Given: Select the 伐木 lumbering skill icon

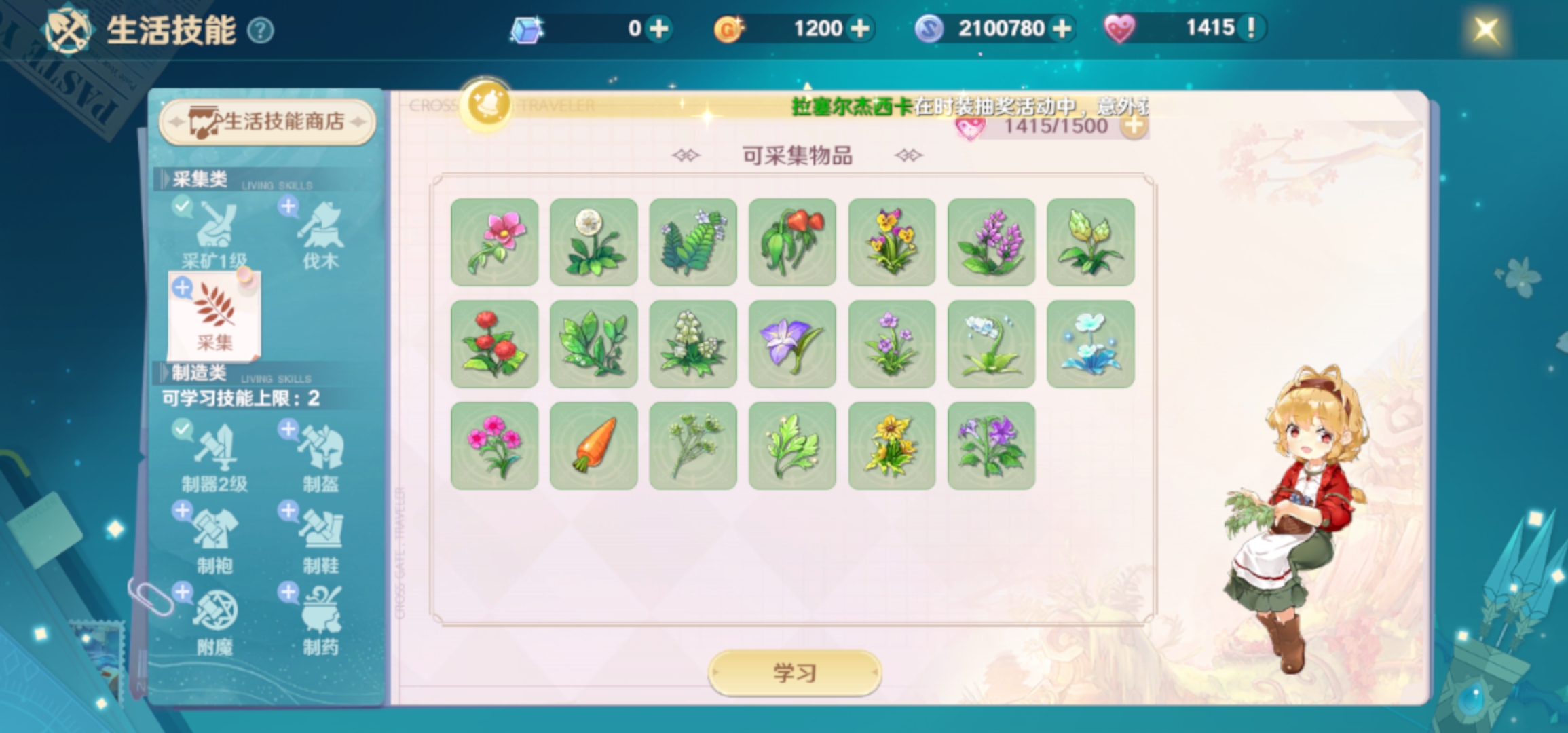Looking at the screenshot, I should coord(321,231).
